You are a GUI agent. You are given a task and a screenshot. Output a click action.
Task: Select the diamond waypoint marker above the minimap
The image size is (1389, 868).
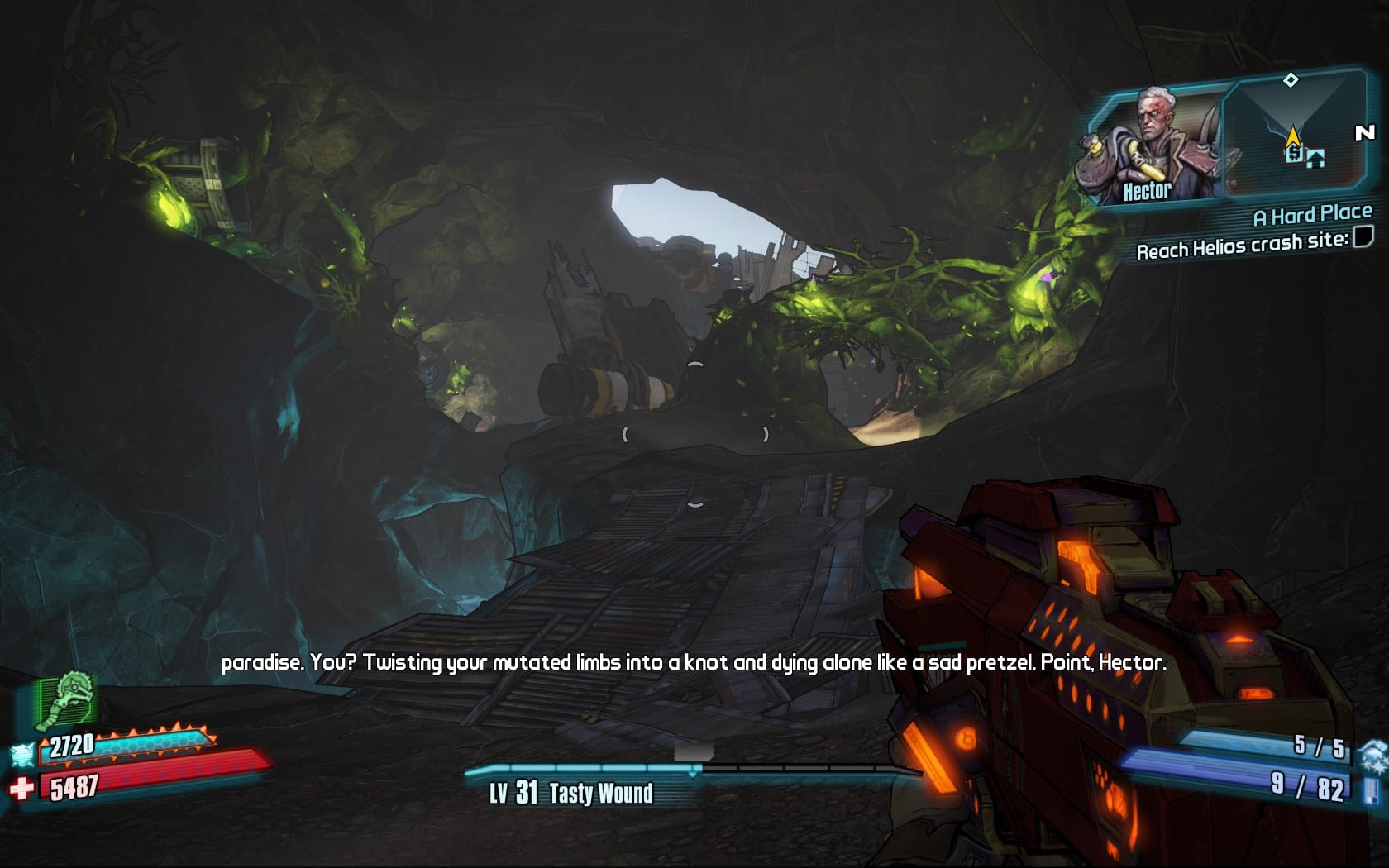tap(1291, 79)
